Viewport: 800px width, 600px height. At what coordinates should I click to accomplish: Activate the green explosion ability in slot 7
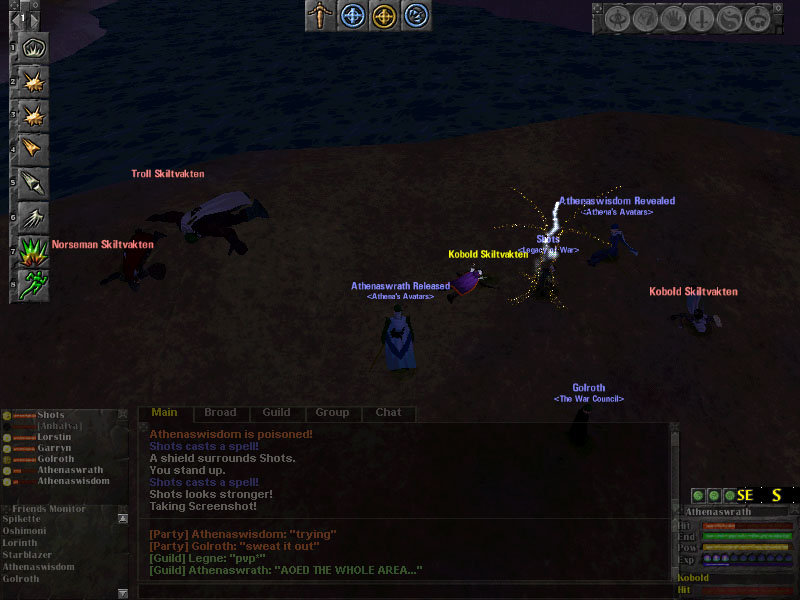[34, 250]
